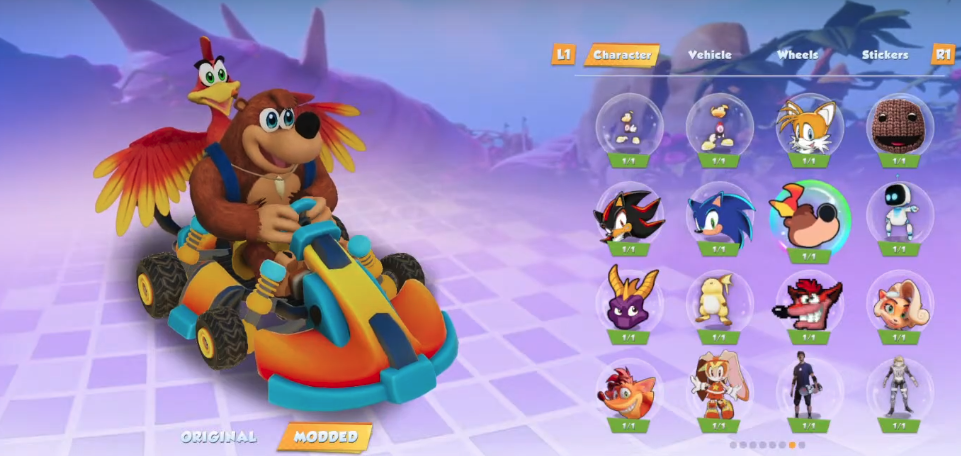The height and width of the screenshot is (456, 961).
Task: Select Coco Bandicoot
Action: click(x=900, y=298)
